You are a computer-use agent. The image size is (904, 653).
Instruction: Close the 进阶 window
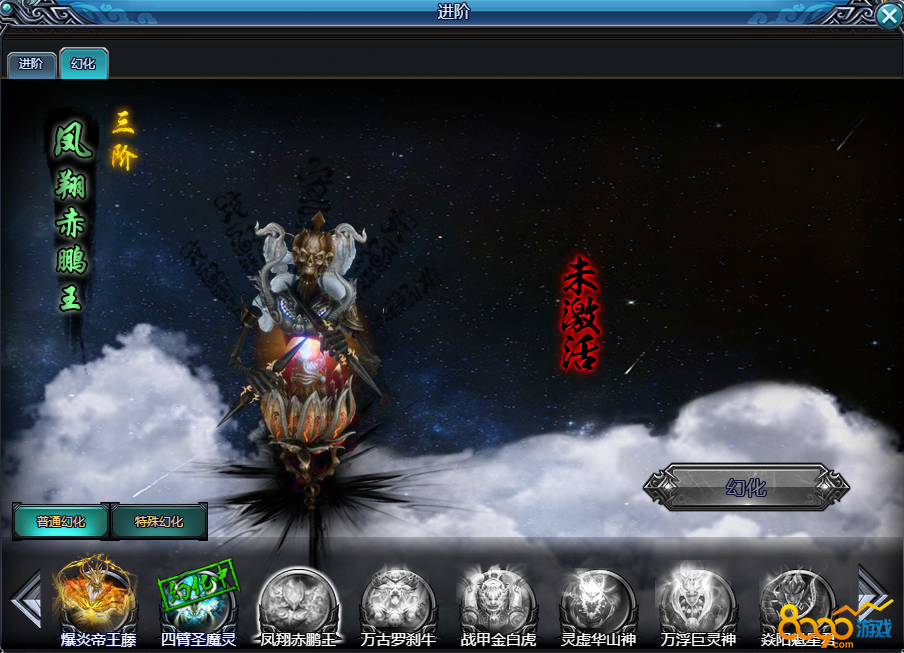click(888, 15)
